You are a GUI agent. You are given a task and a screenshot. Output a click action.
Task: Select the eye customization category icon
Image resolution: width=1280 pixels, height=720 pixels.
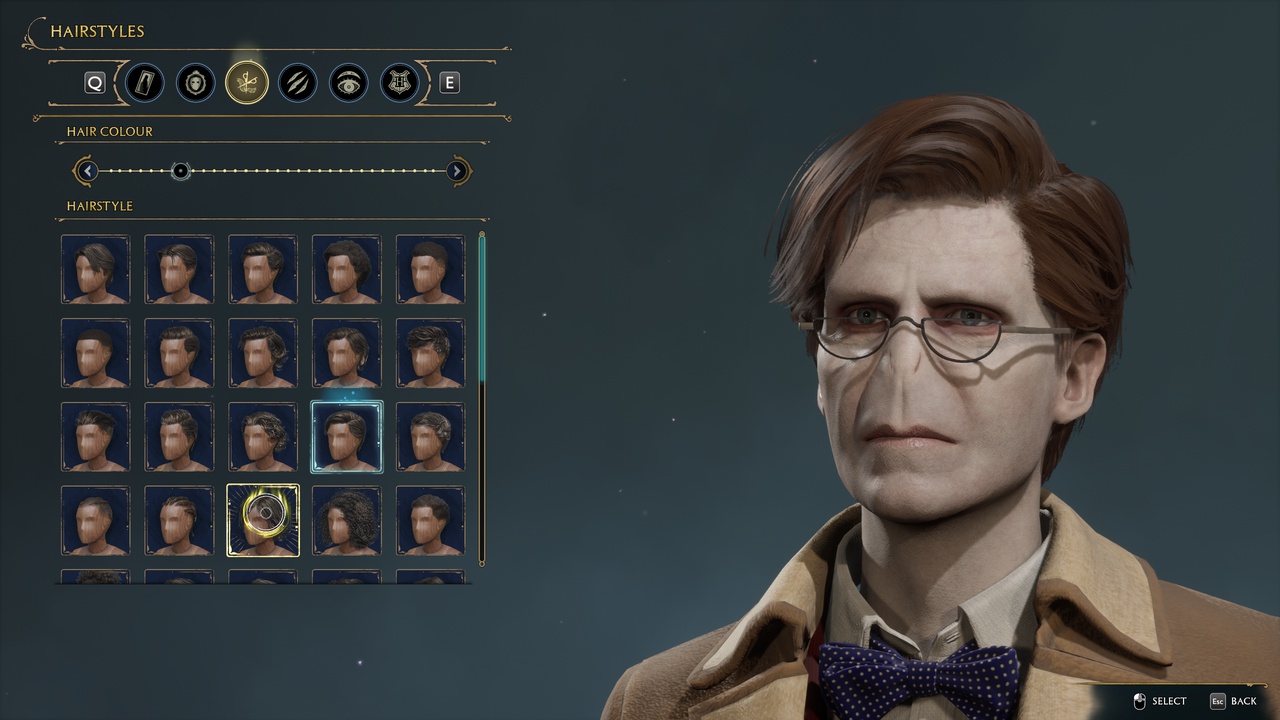click(348, 82)
